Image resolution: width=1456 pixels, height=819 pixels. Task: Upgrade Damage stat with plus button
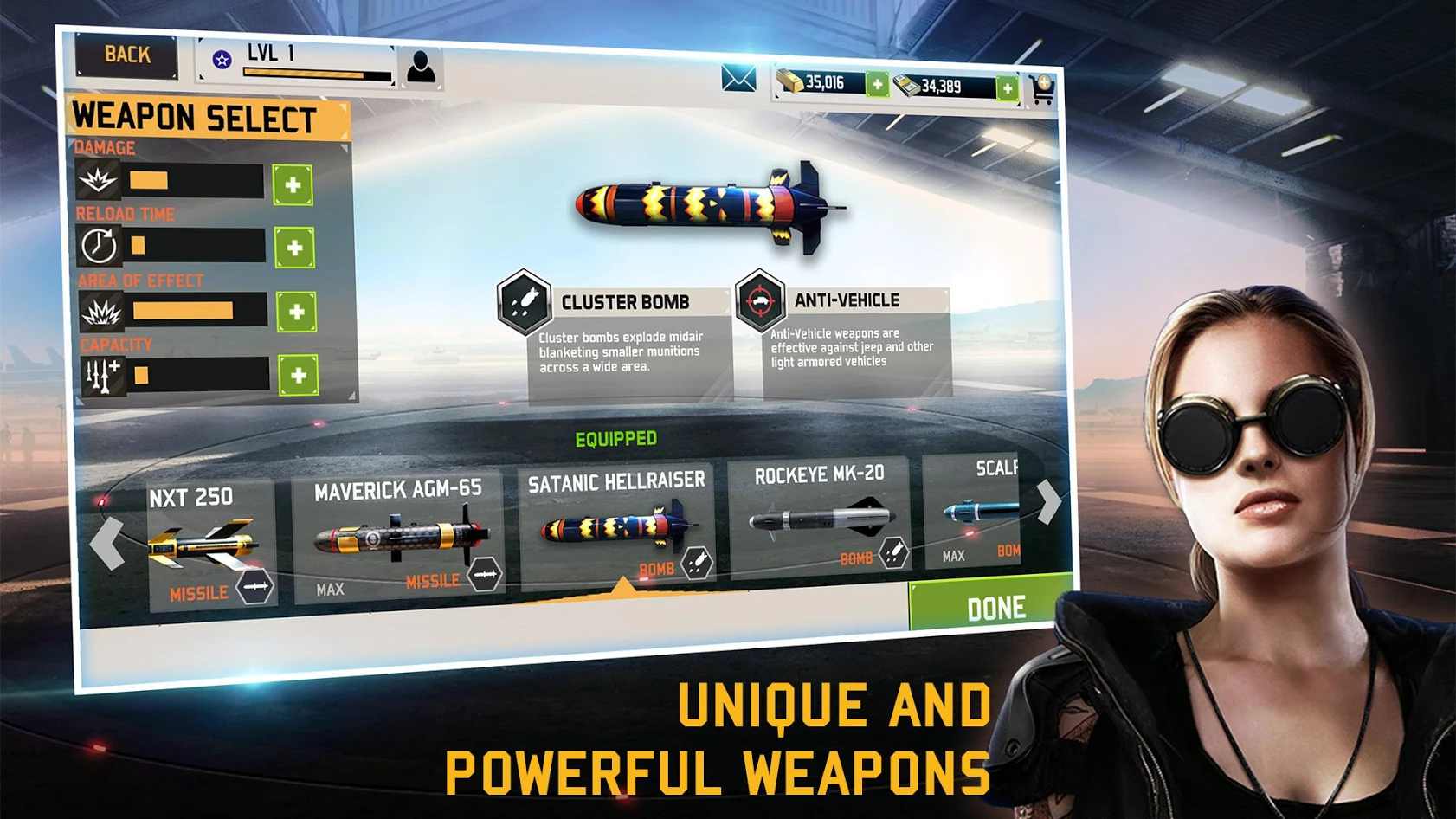pyautogui.click(x=293, y=184)
